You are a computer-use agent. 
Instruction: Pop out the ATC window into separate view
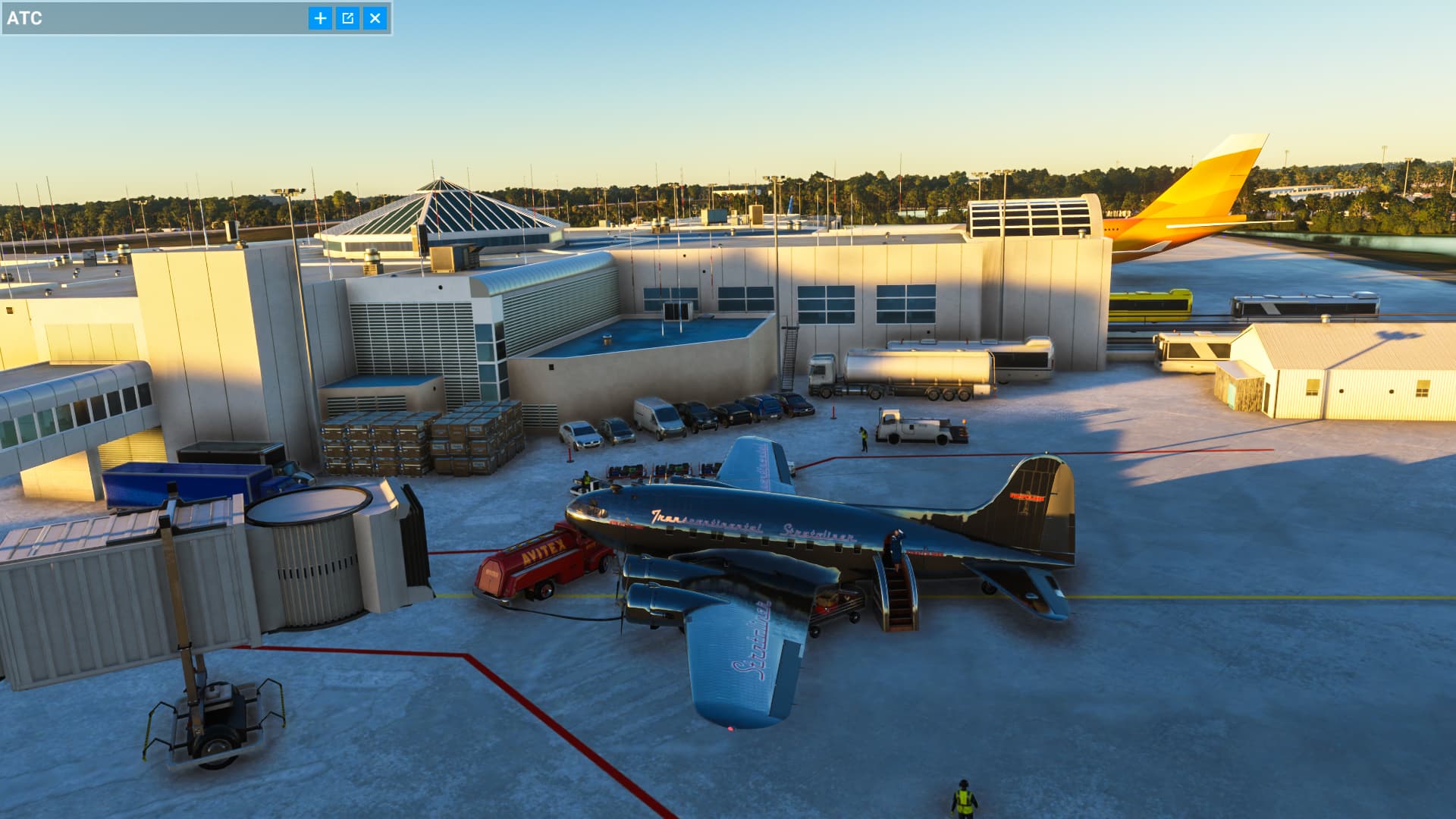tap(349, 18)
